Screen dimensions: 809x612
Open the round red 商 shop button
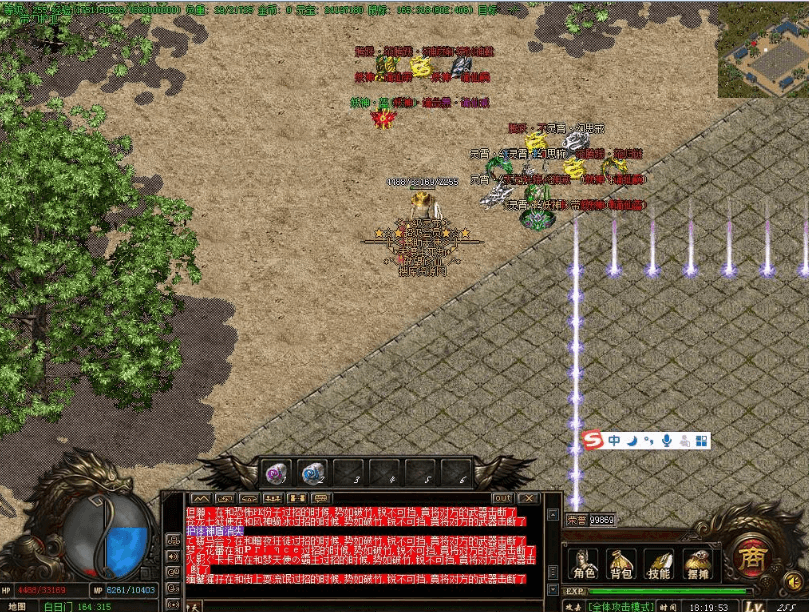750,556
